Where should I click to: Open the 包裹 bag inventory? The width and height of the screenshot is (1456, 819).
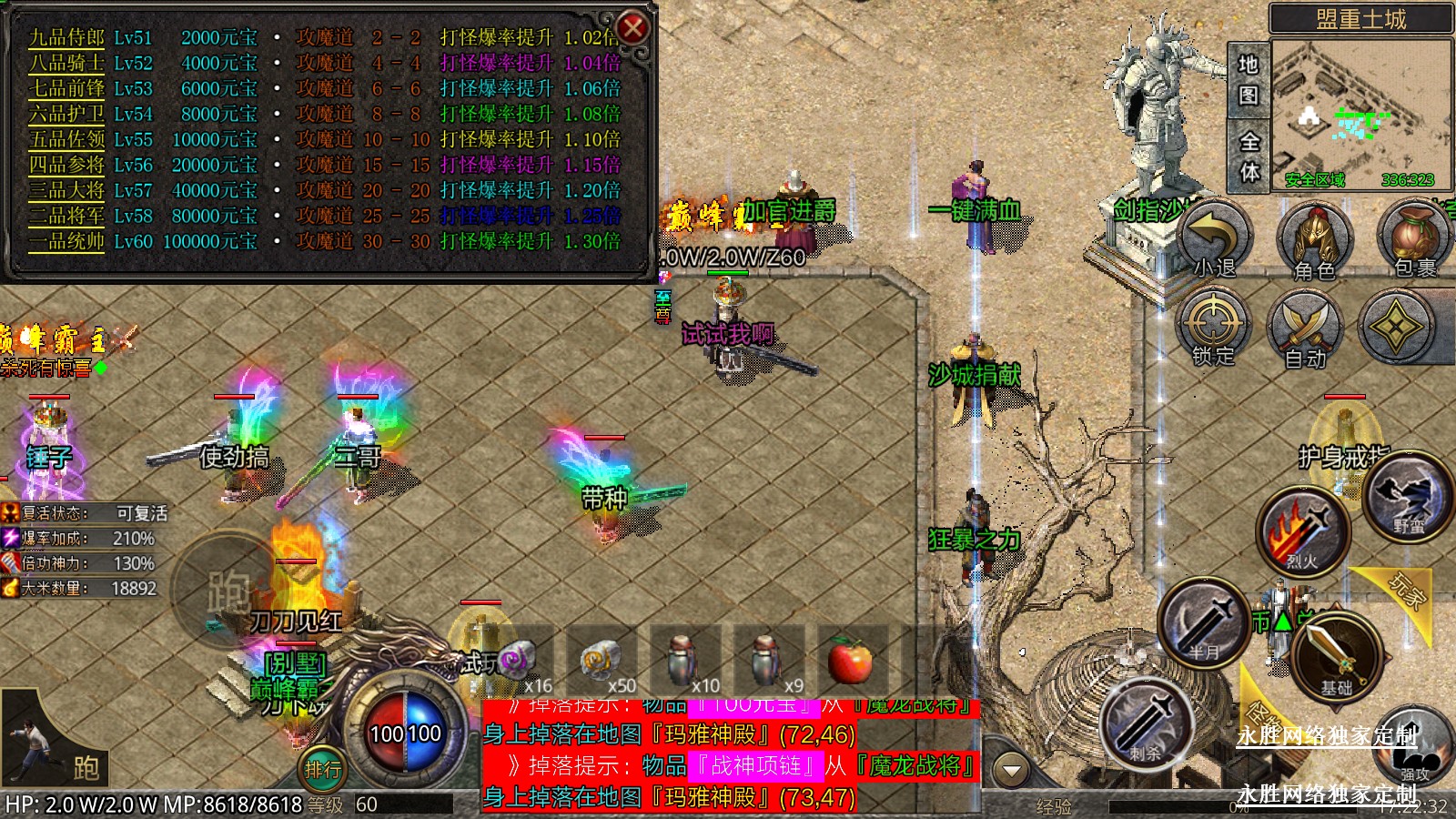coord(1414,239)
